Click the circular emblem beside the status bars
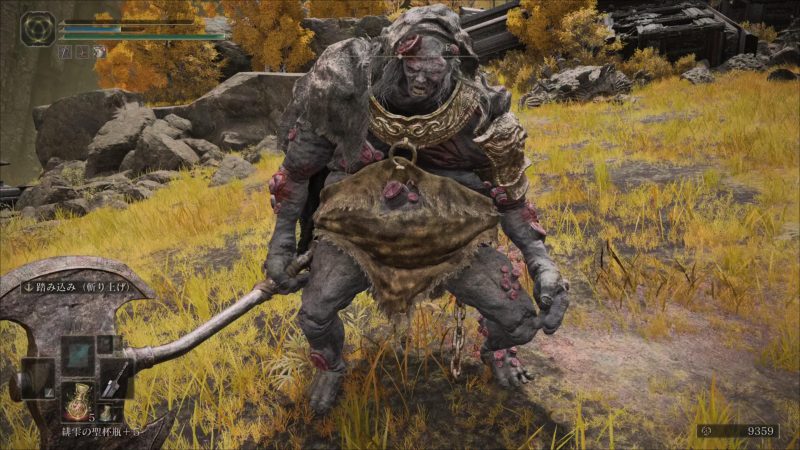800x450 pixels. click(x=38, y=29)
